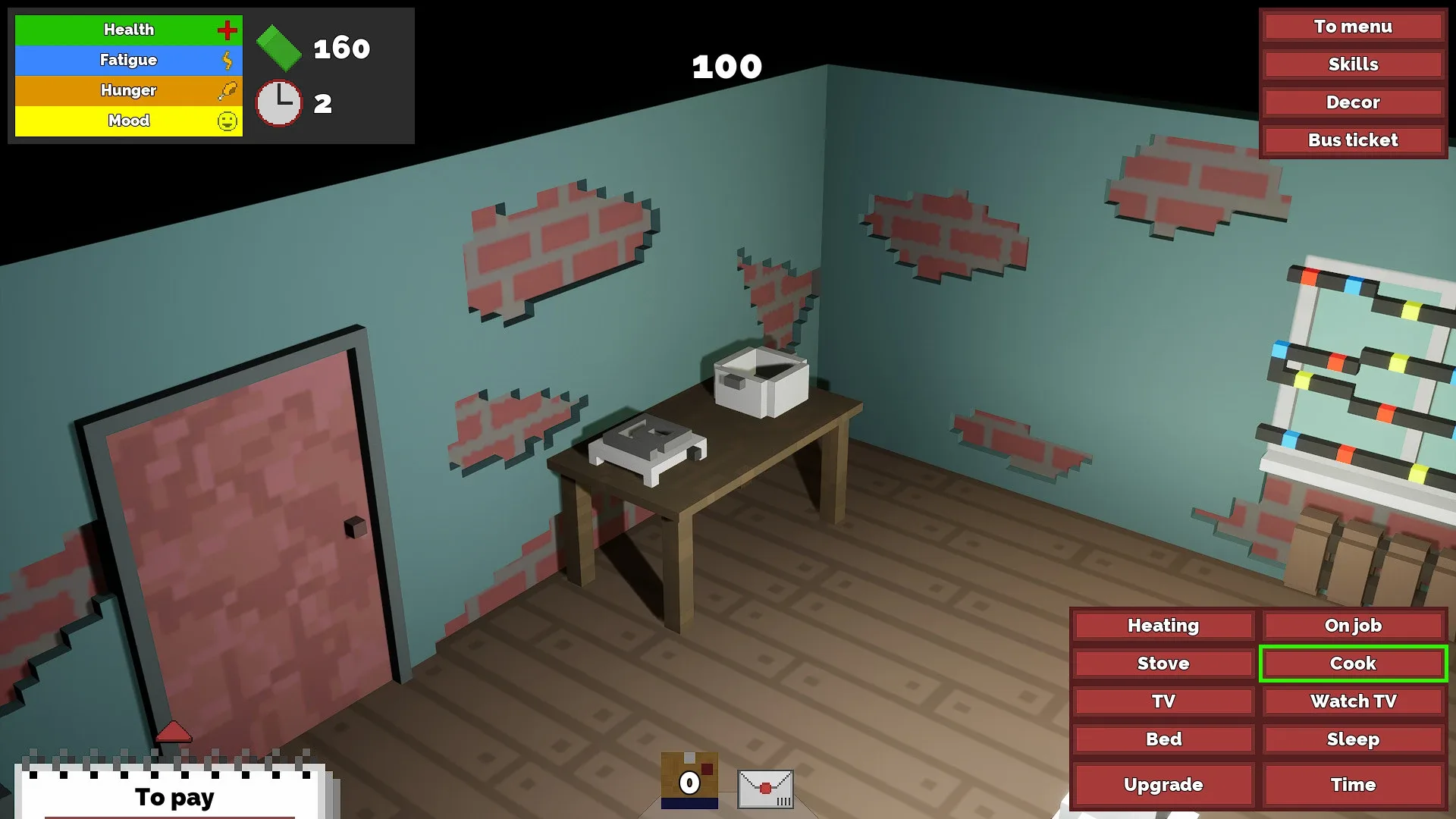This screenshot has height=819, width=1456.
Task: Click the Mood smiley face icon
Action: point(226,120)
